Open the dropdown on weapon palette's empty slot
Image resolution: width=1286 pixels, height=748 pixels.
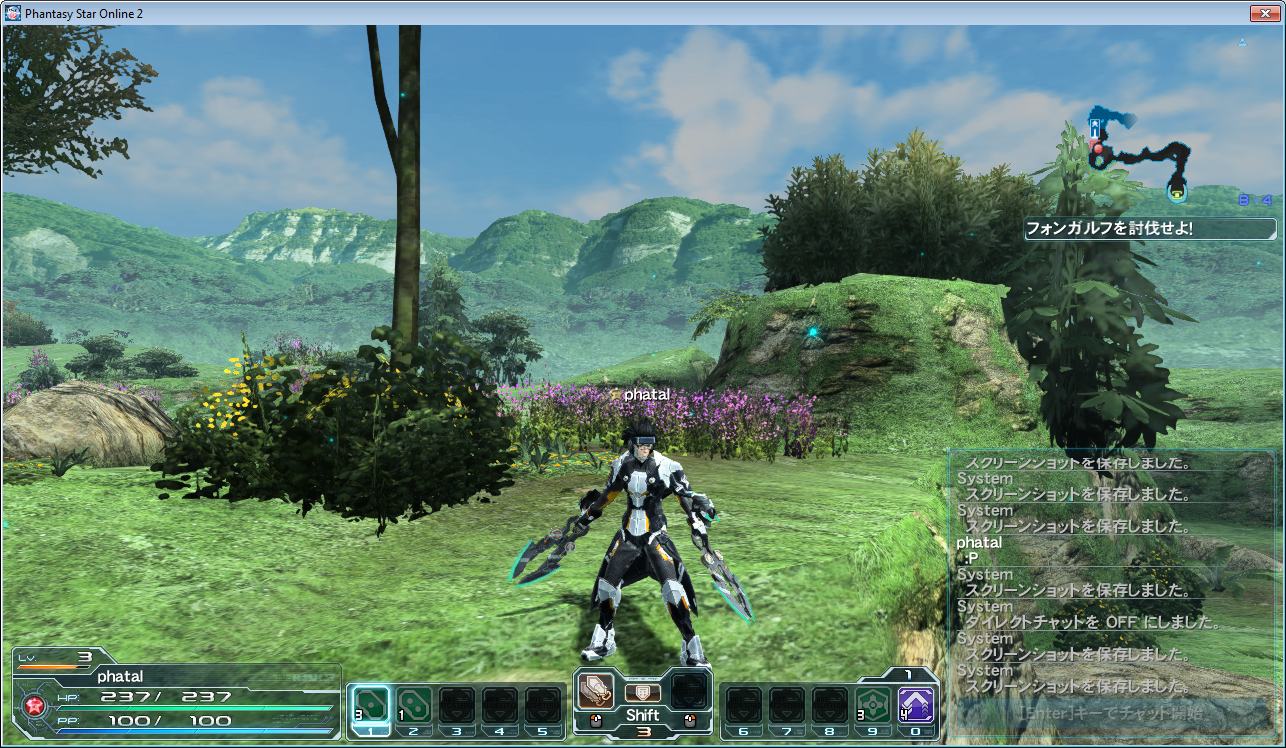(x=688, y=692)
